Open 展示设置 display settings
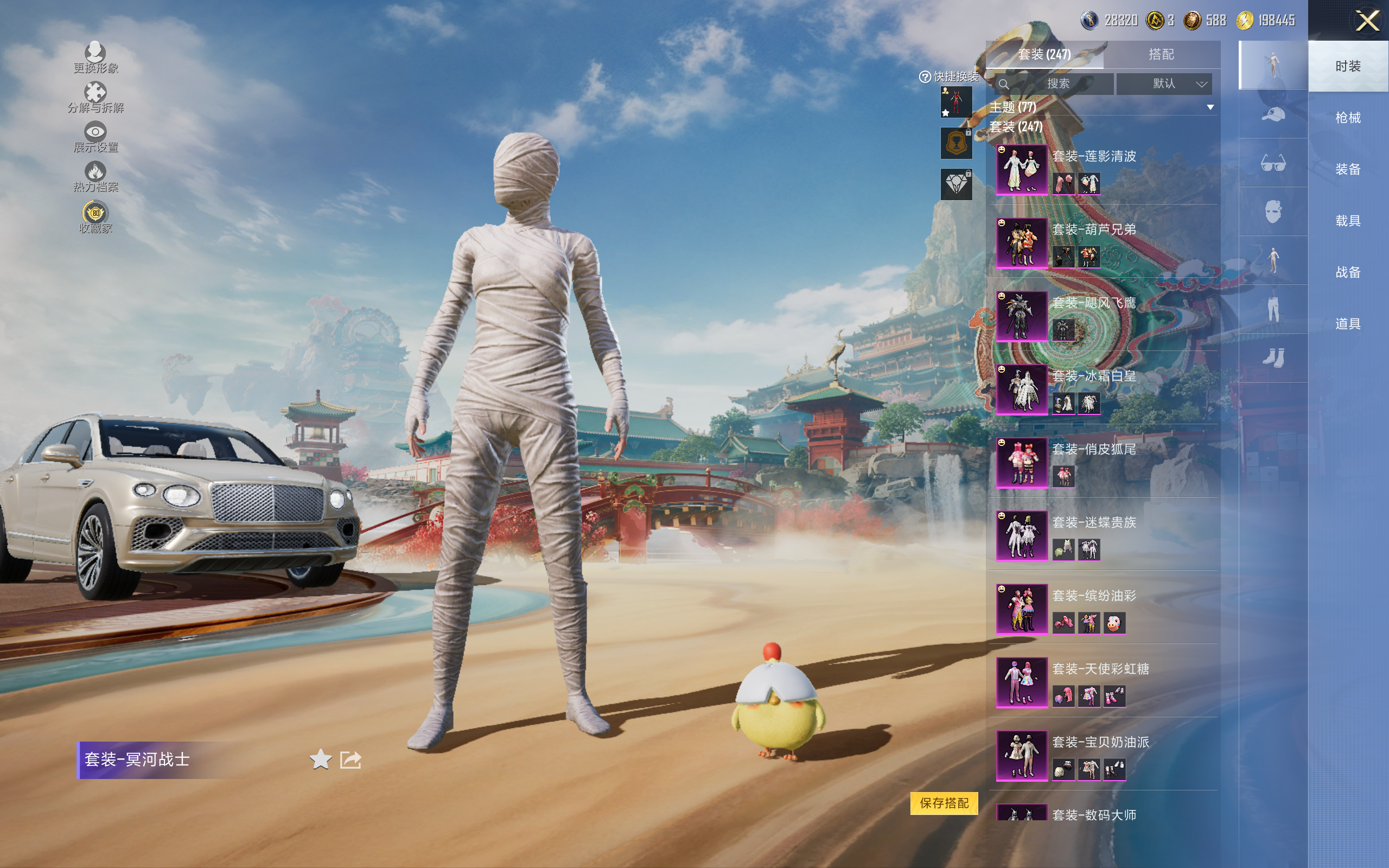Viewport: 1389px width, 868px height. click(x=95, y=137)
